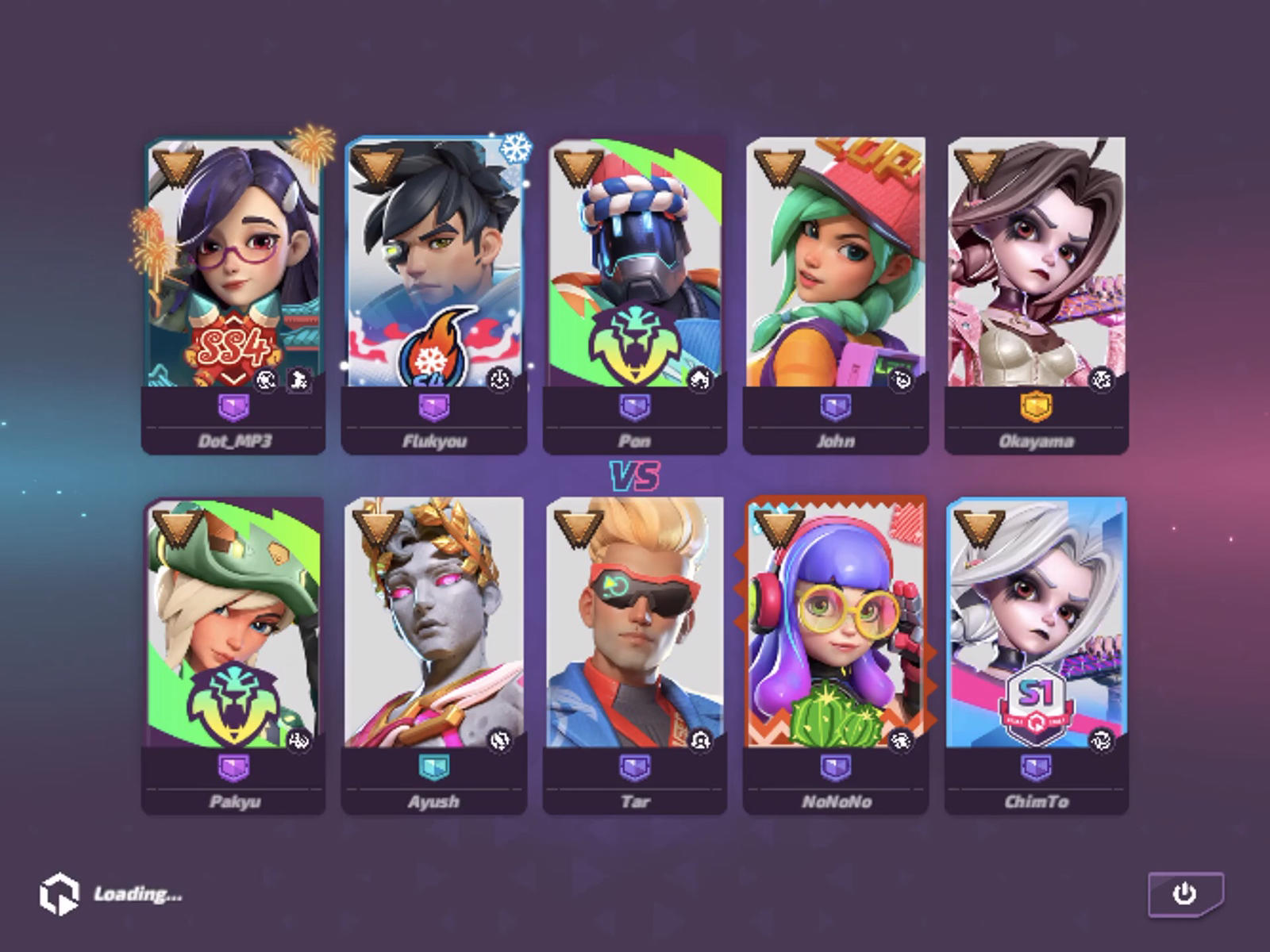Image resolution: width=1270 pixels, height=952 pixels.
Task: Click the lion guild emblem on Pon's card
Action: click(635, 341)
